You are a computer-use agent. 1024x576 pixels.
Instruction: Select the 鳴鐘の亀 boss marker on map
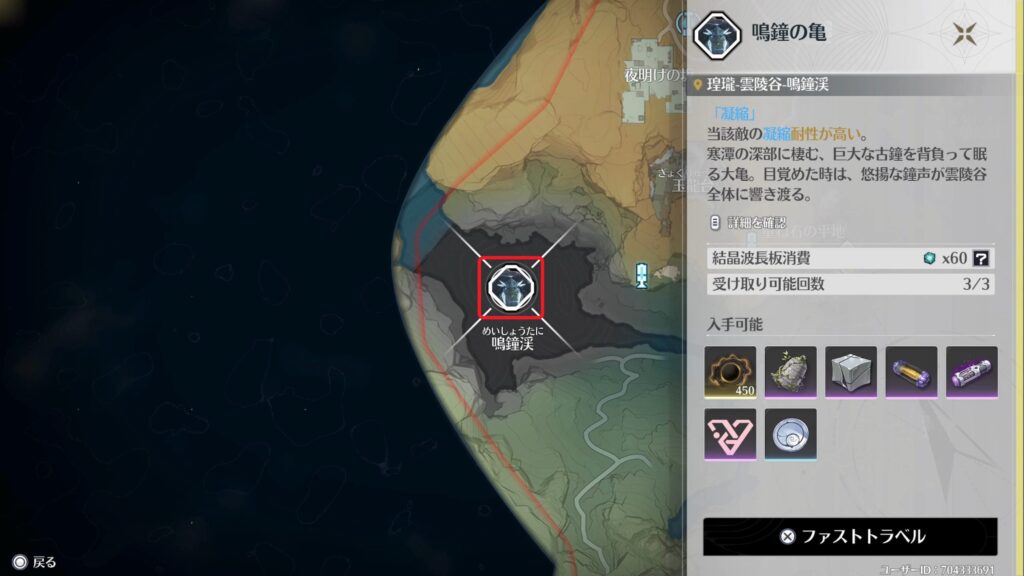coord(510,287)
